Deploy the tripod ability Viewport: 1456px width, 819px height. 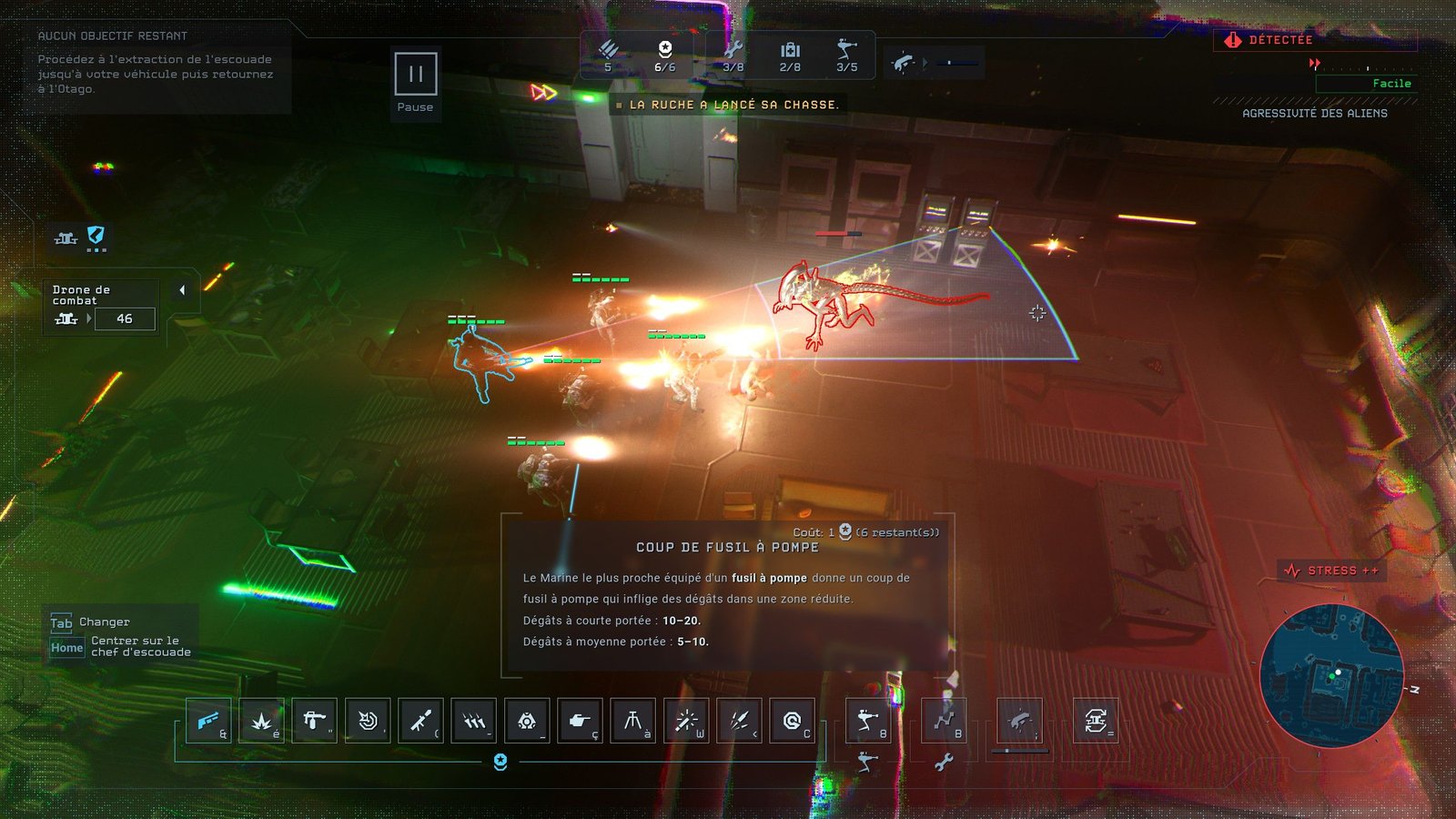pyautogui.click(x=633, y=721)
